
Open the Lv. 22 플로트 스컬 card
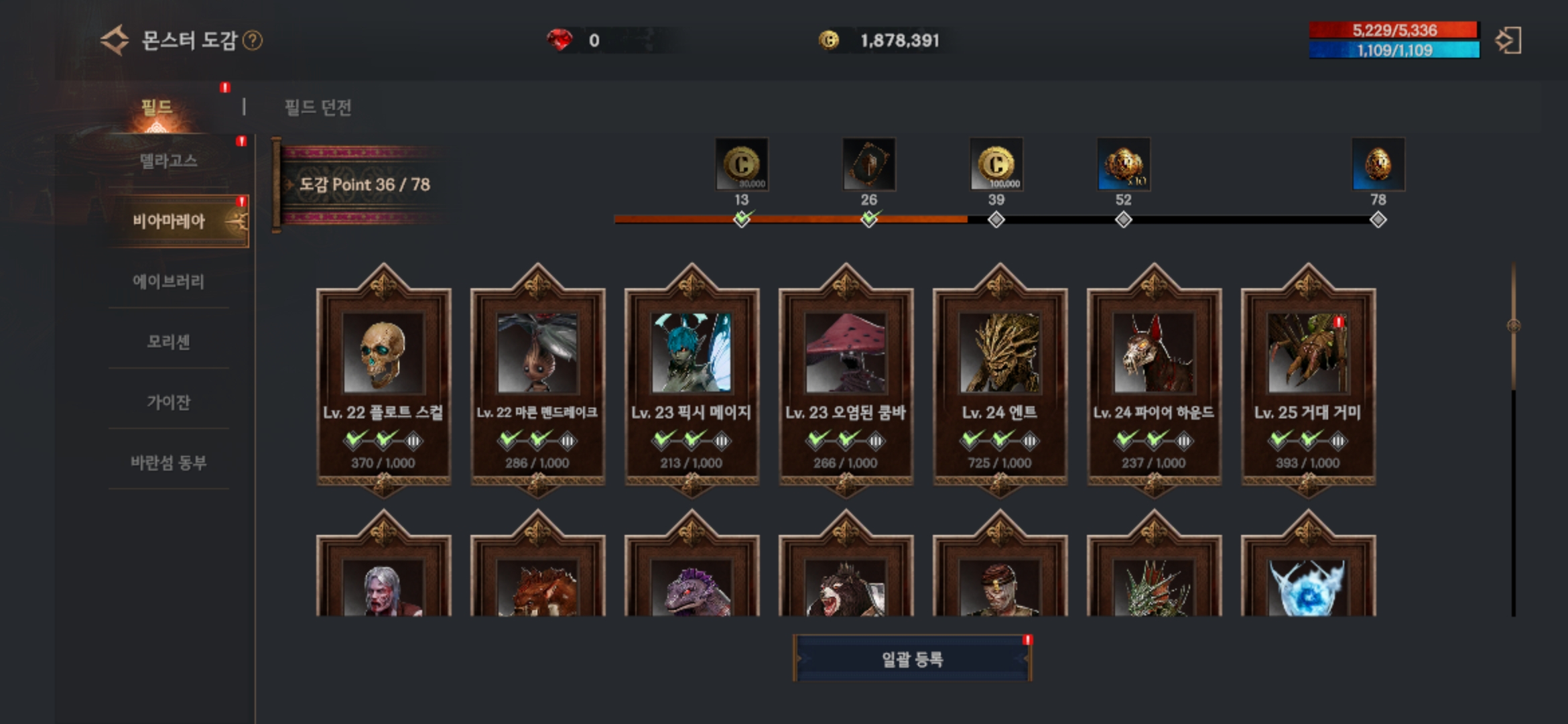click(x=383, y=382)
